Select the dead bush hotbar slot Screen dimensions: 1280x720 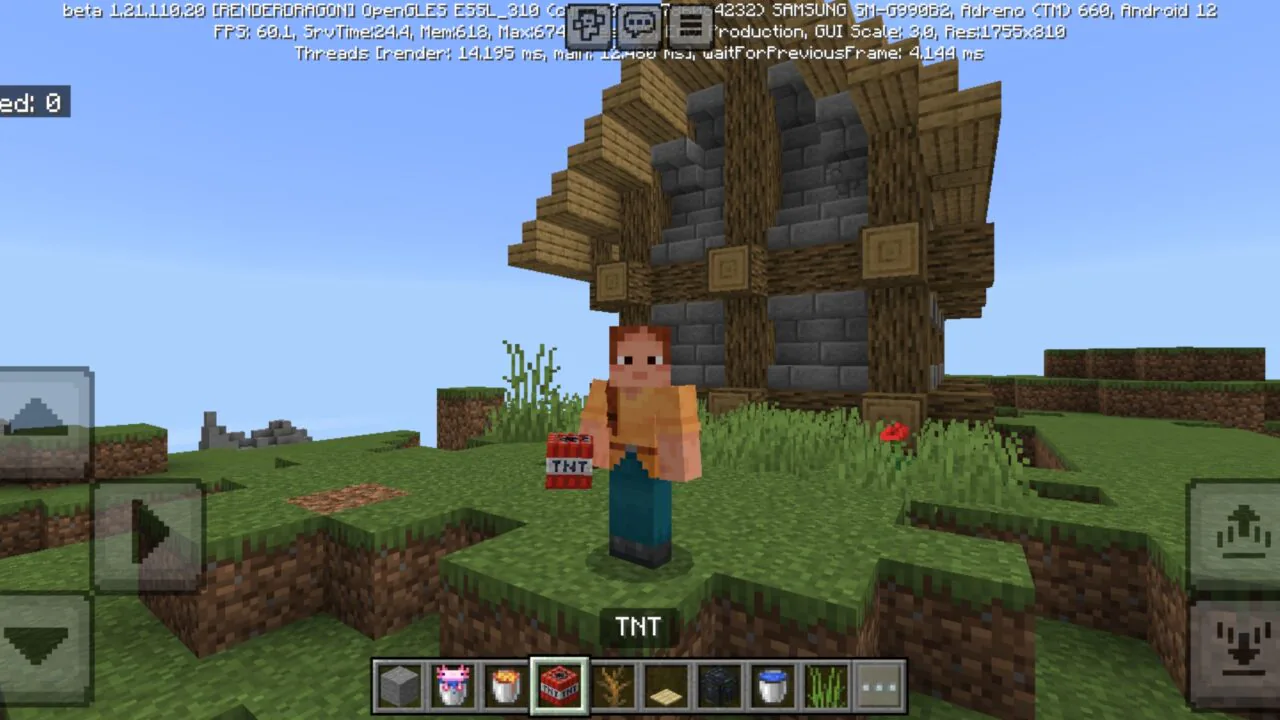pyautogui.click(x=613, y=685)
